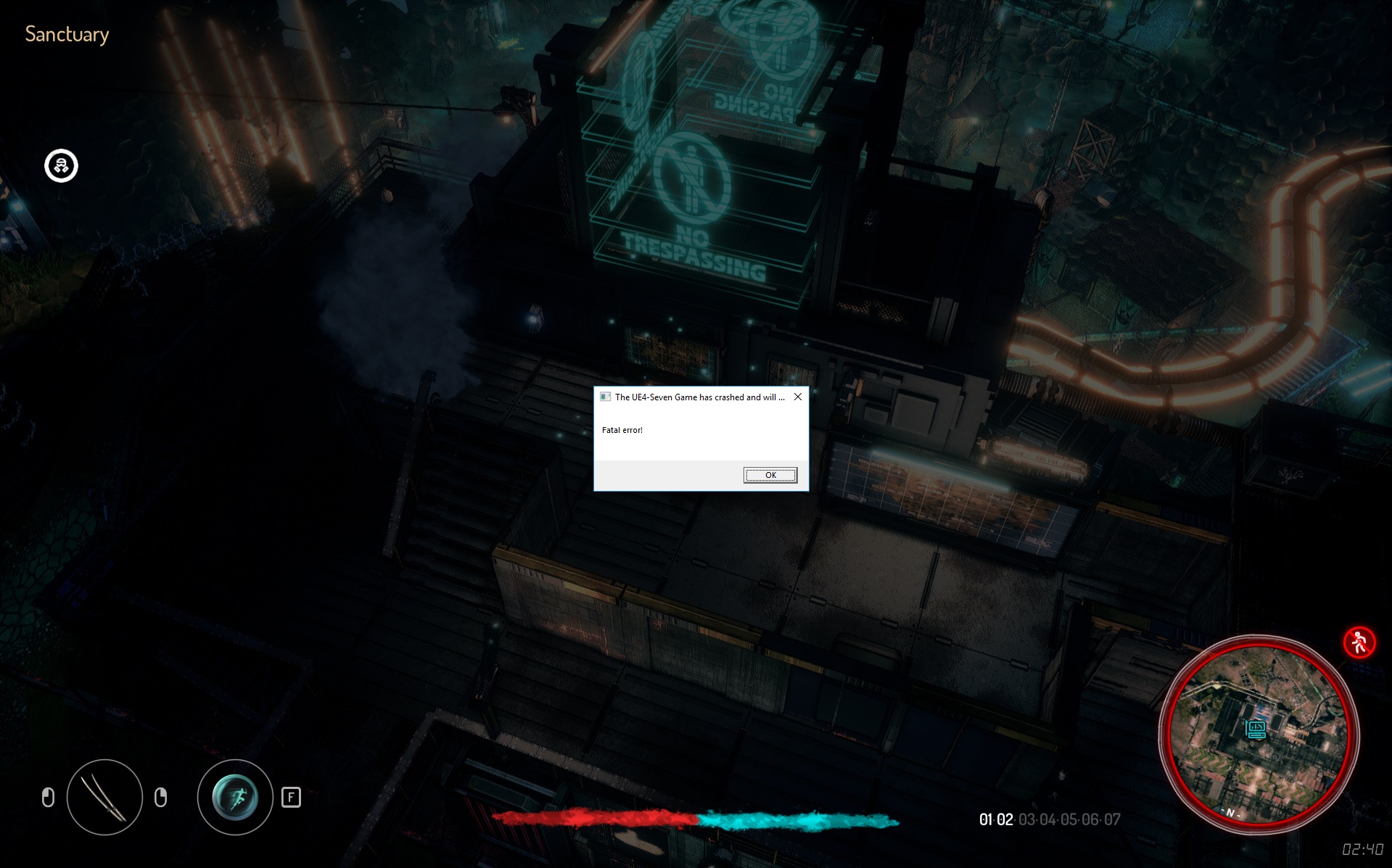Click the gas mask status icon
The height and width of the screenshot is (868, 1392).
[x=62, y=166]
